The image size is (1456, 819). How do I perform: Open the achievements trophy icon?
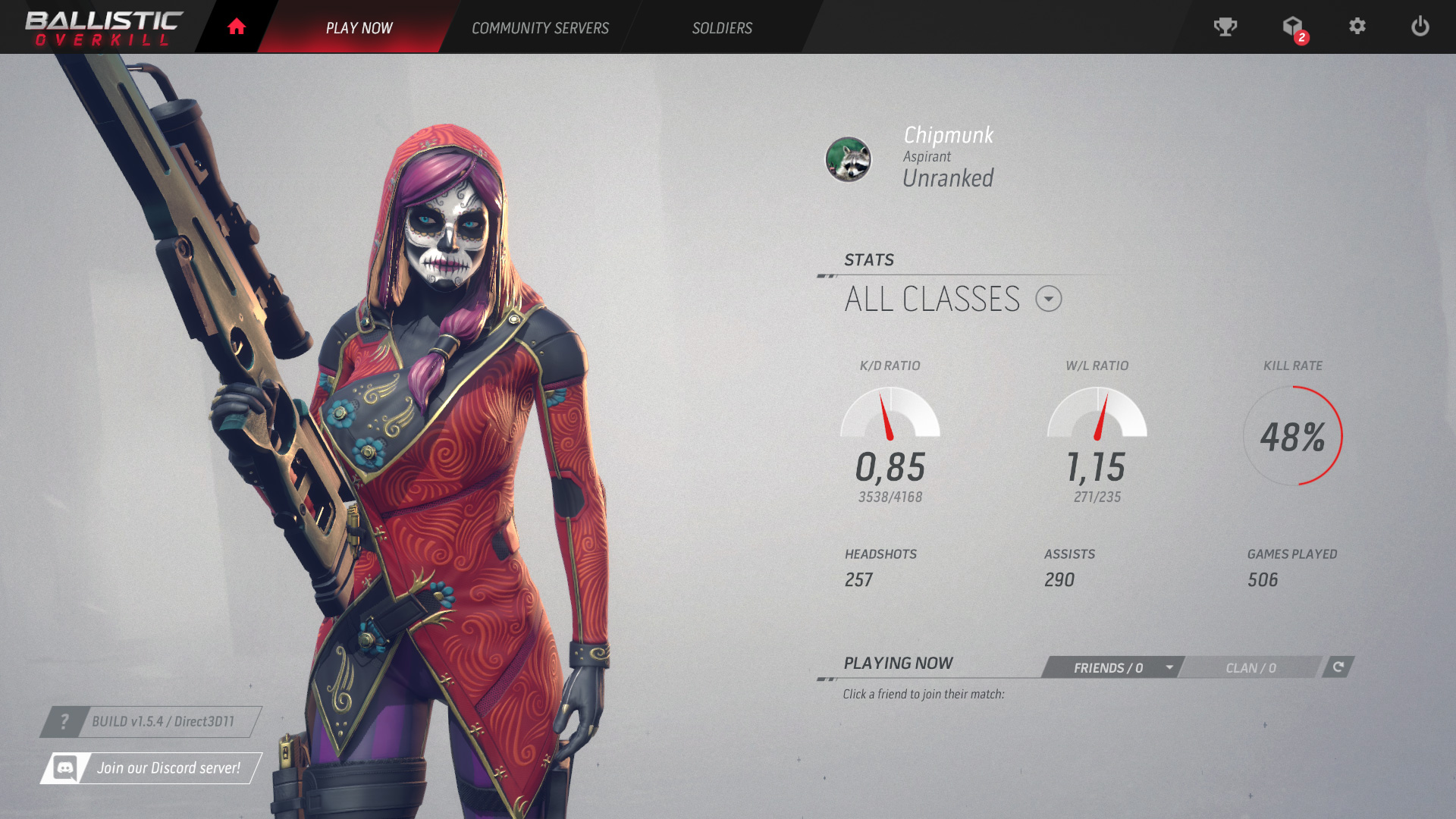click(1225, 27)
